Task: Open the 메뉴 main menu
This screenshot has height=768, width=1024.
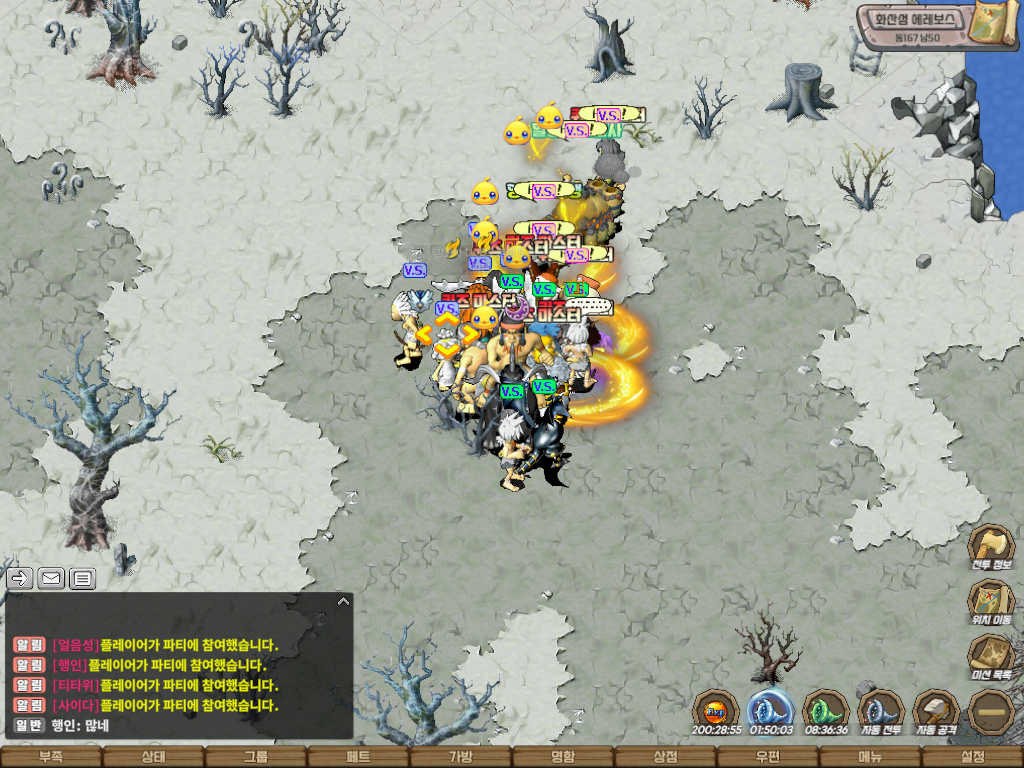Action: pyautogui.click(x=870, y=757)
